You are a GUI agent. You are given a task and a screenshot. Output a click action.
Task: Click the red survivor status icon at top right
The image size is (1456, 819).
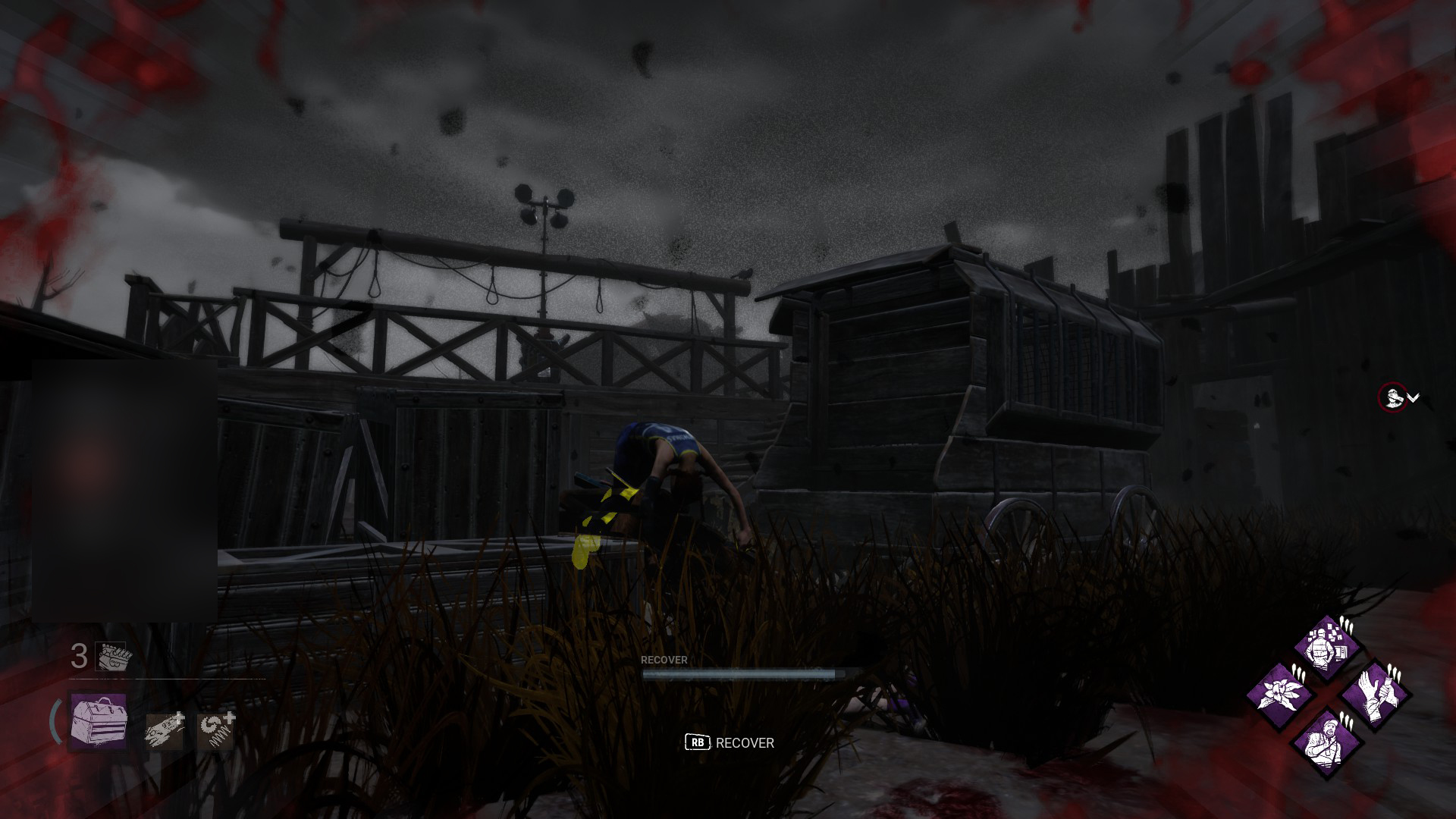(x=1393, y=397)
